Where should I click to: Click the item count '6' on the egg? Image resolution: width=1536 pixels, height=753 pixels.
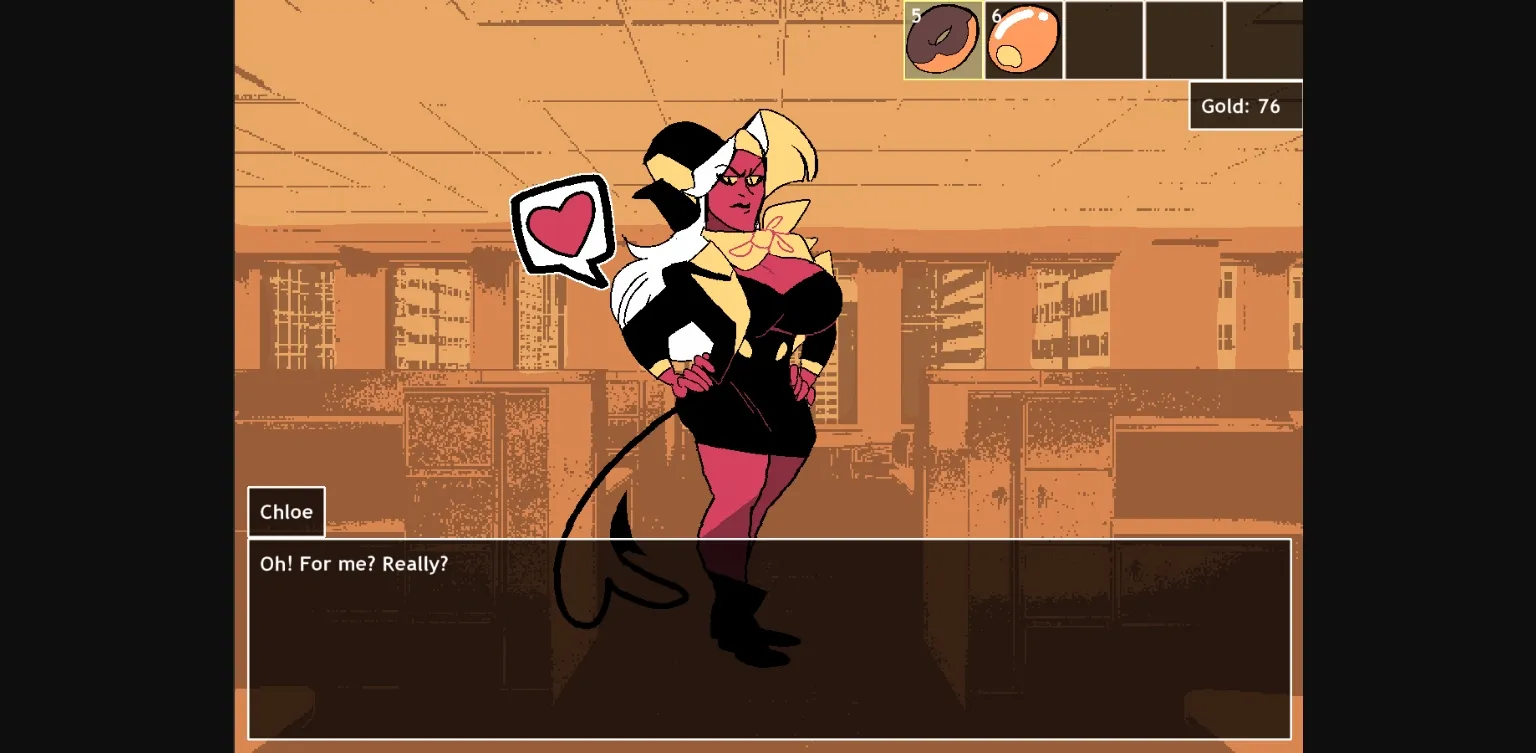coord(996,15)
